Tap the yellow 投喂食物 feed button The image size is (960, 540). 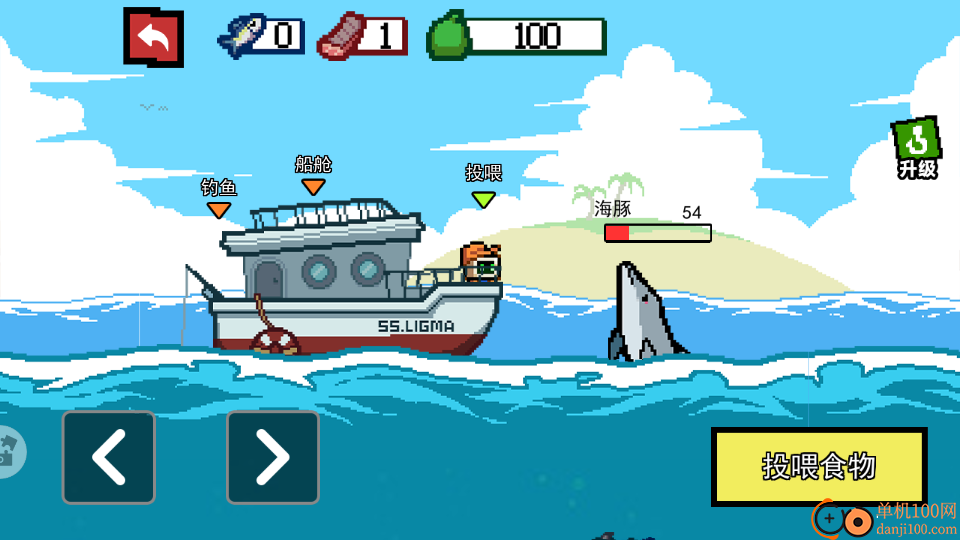point(819,466)
